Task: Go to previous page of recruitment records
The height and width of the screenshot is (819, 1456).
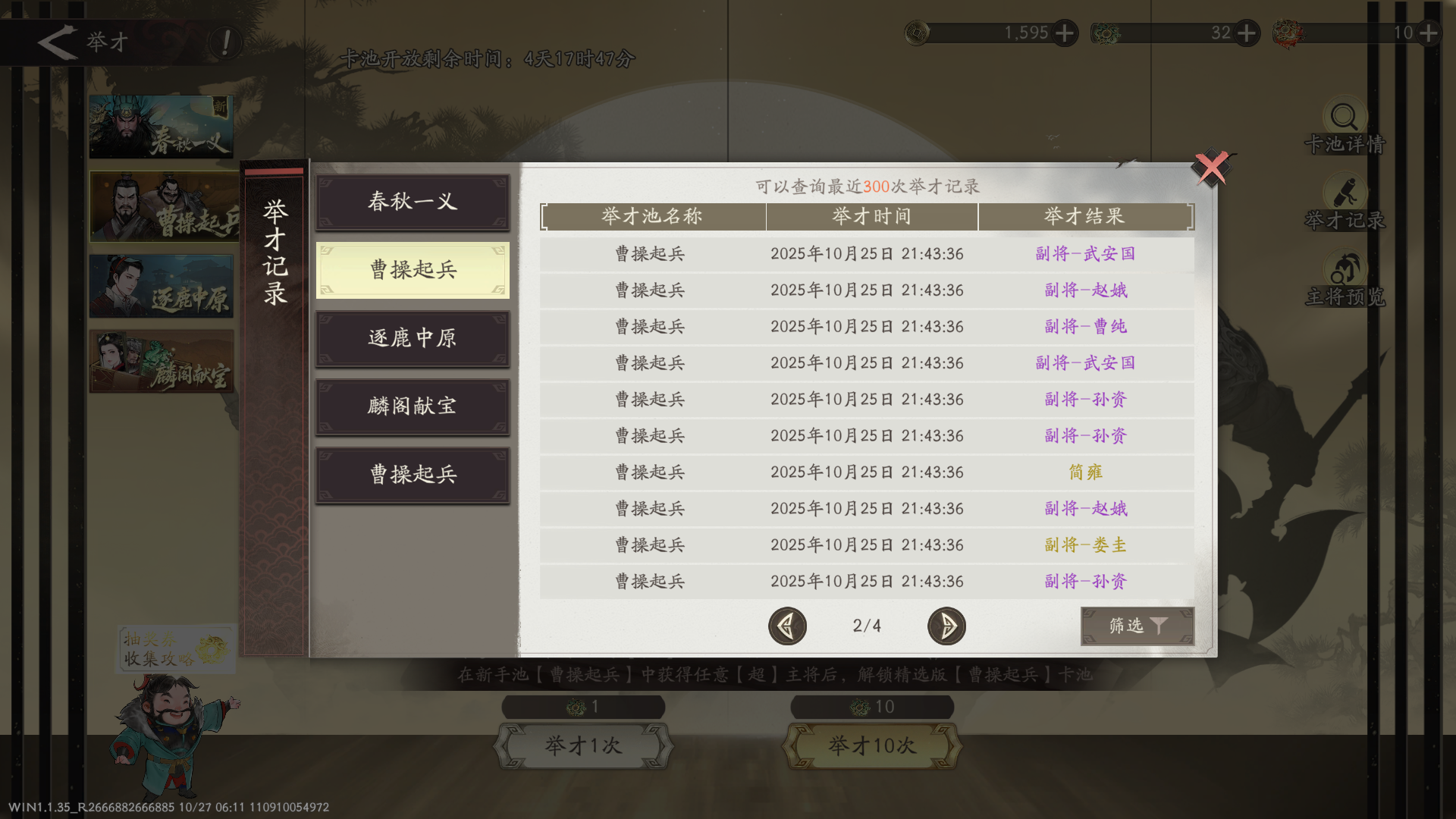Action: [787, 626]
